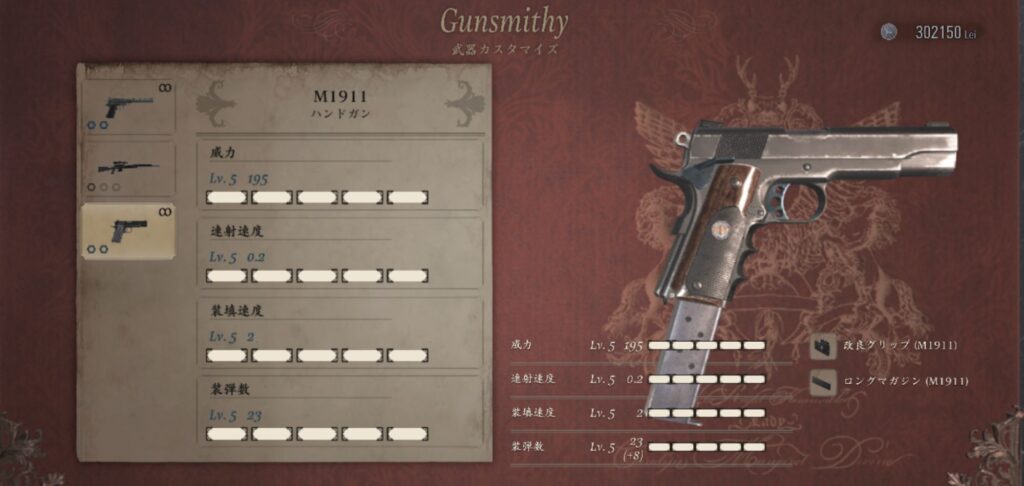The image size is (1024, 486).
Task: Click the ロングマガジン (M1911) part icon
Action: coord(824,381)
